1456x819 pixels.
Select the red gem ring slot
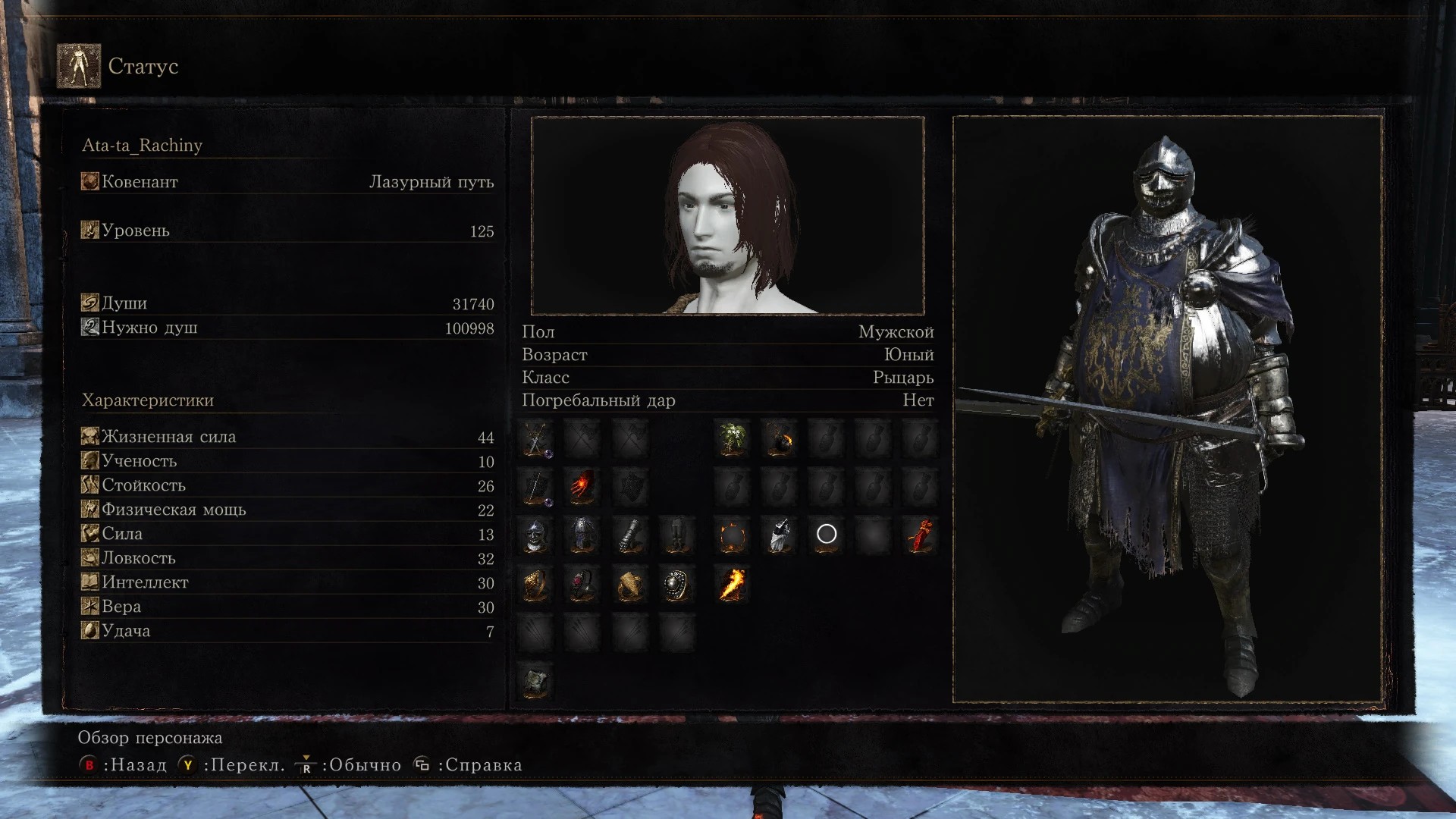pyautogui.click(x=582, y=585)
